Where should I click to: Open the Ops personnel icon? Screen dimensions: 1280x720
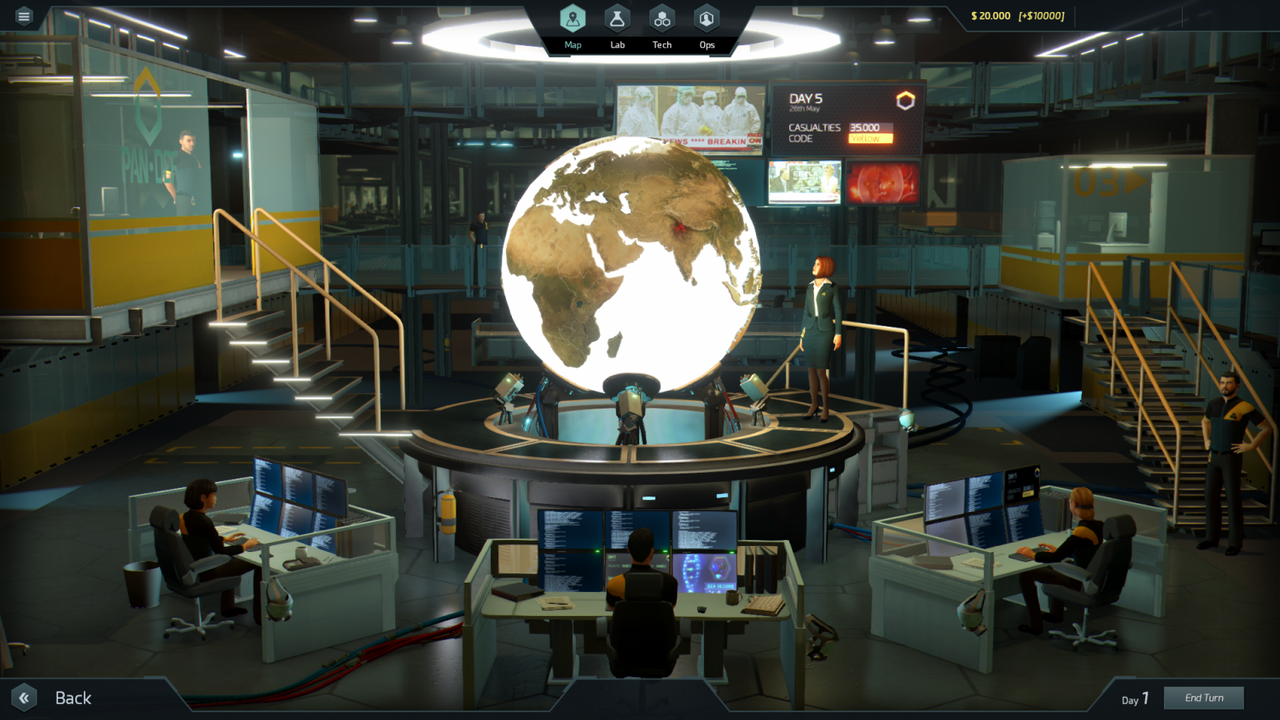[707, 17]
